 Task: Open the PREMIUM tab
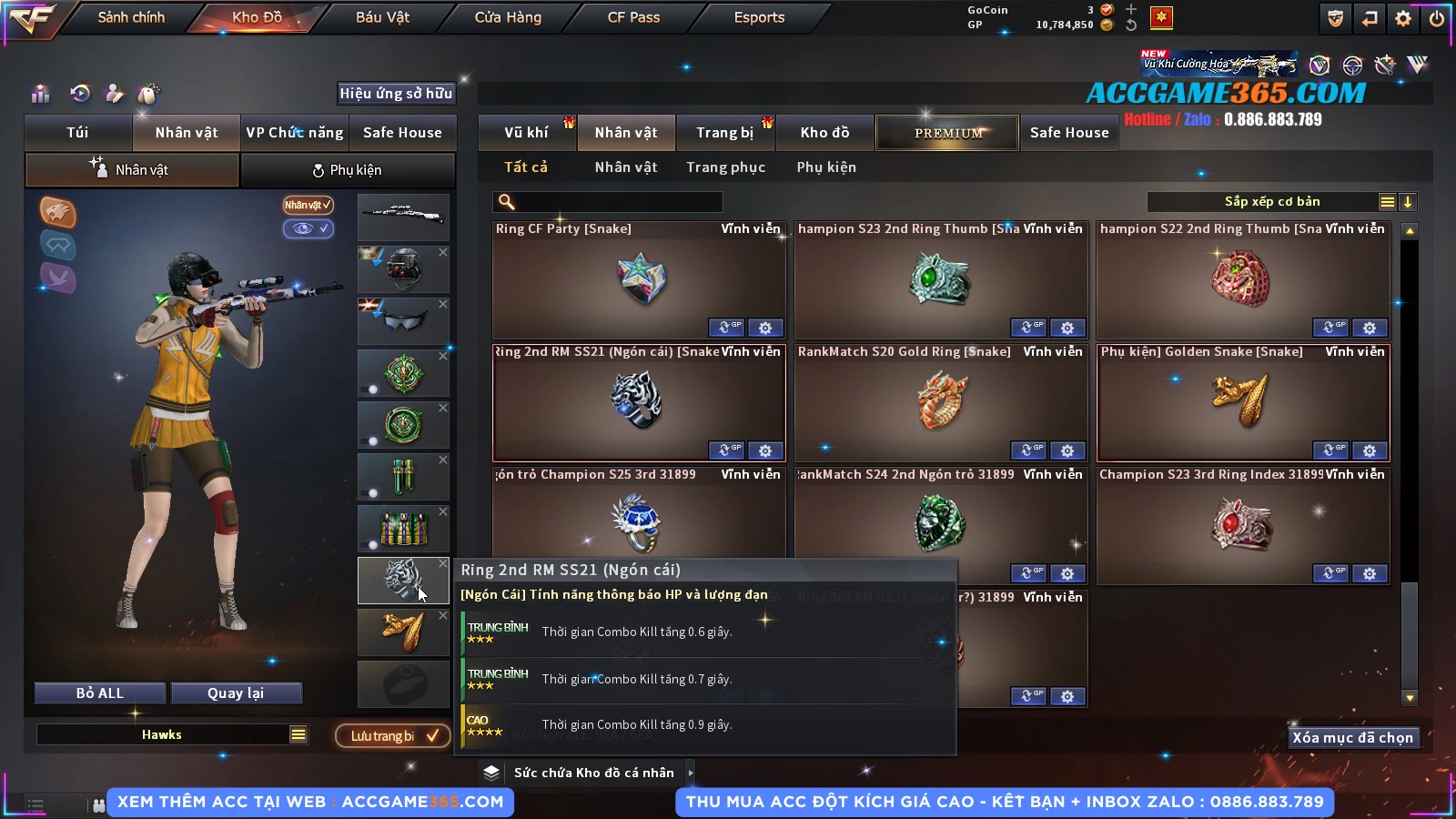click(x=947, y=133)
